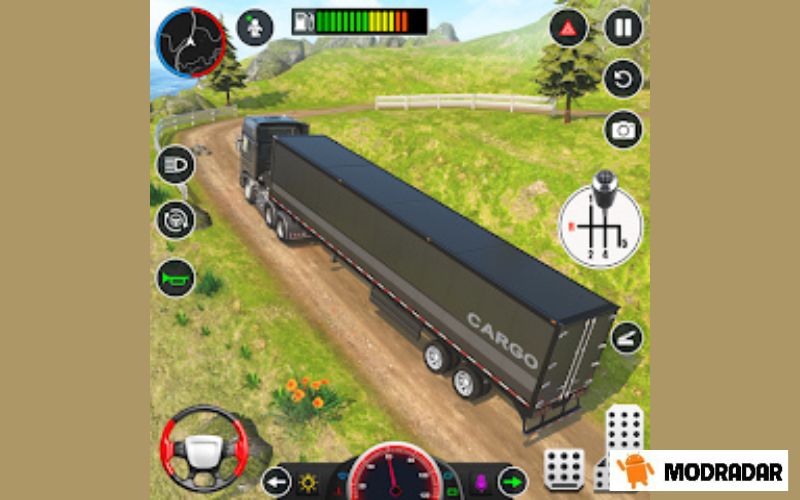Toggle the truck headlights button

tap(174, 165)
